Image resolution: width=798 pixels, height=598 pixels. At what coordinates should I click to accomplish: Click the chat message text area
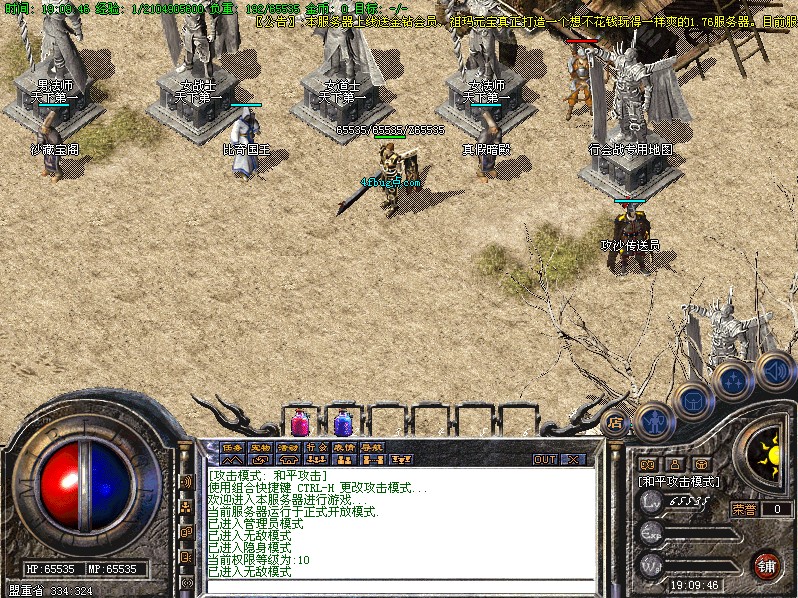398,520
